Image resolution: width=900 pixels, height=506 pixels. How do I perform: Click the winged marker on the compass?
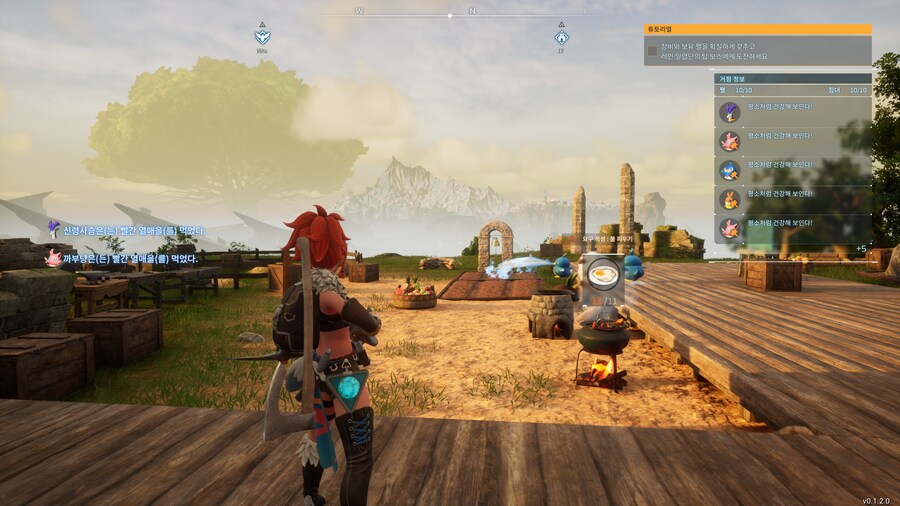pyautogui.click(x=262, y=38)
